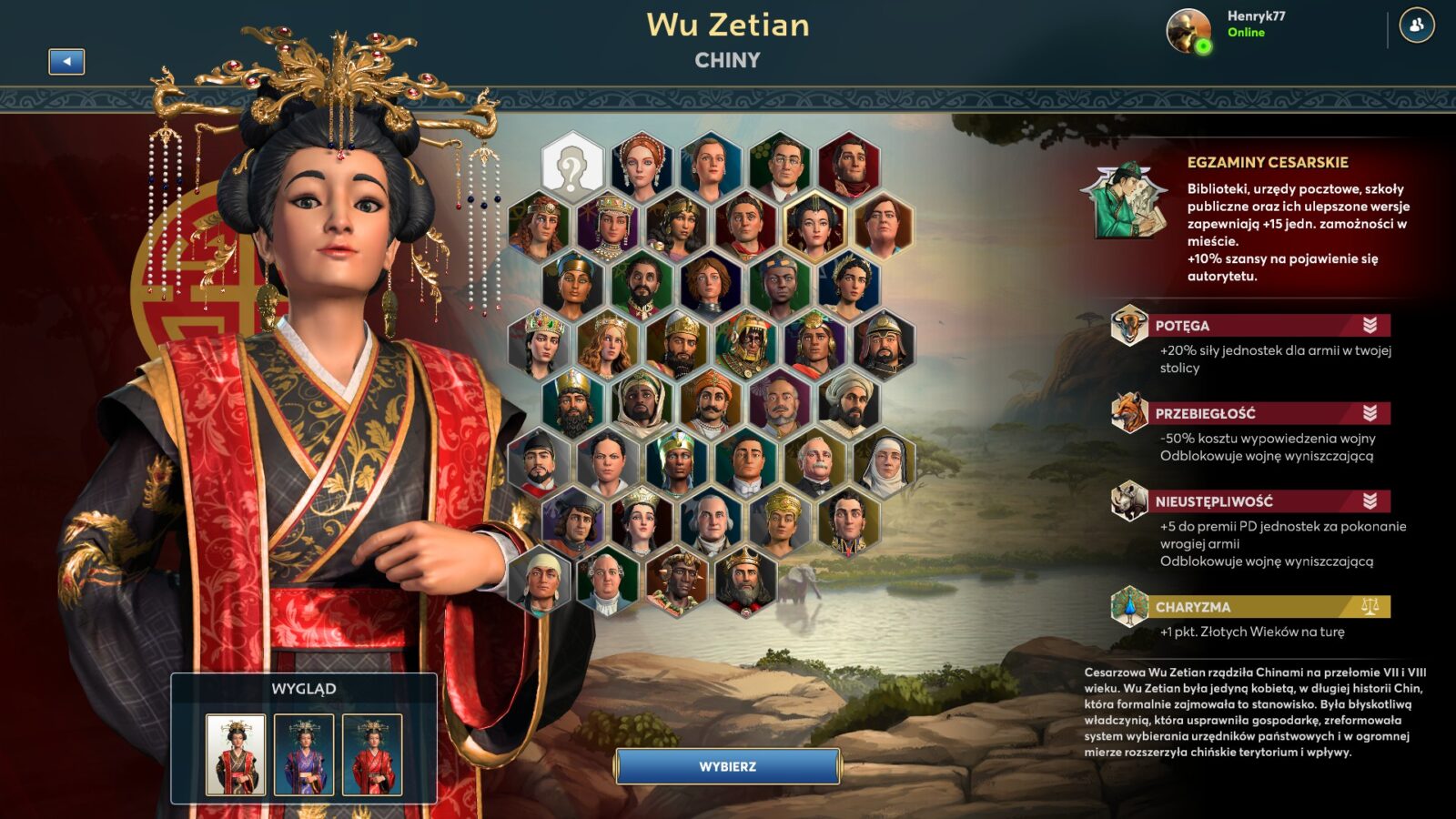
Task: Pick the leader in the orange turban
Action: tap(711, 403)
